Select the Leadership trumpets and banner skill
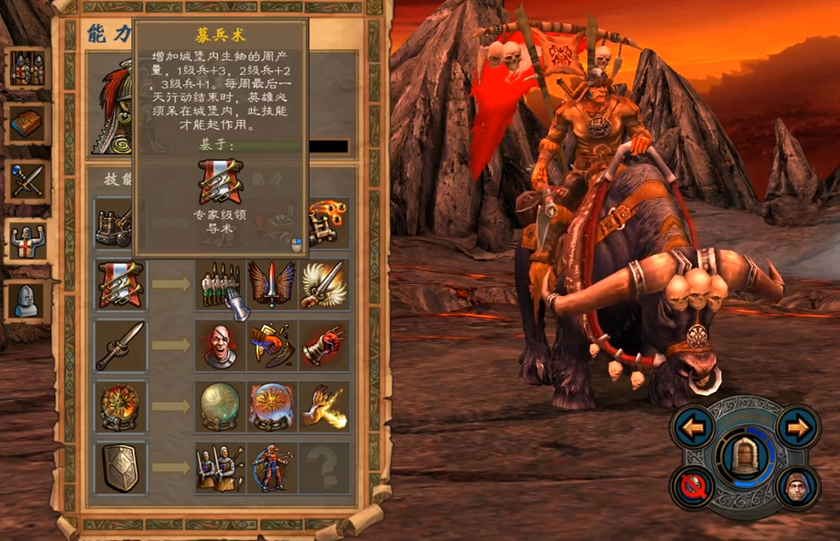 click(120, 285)
